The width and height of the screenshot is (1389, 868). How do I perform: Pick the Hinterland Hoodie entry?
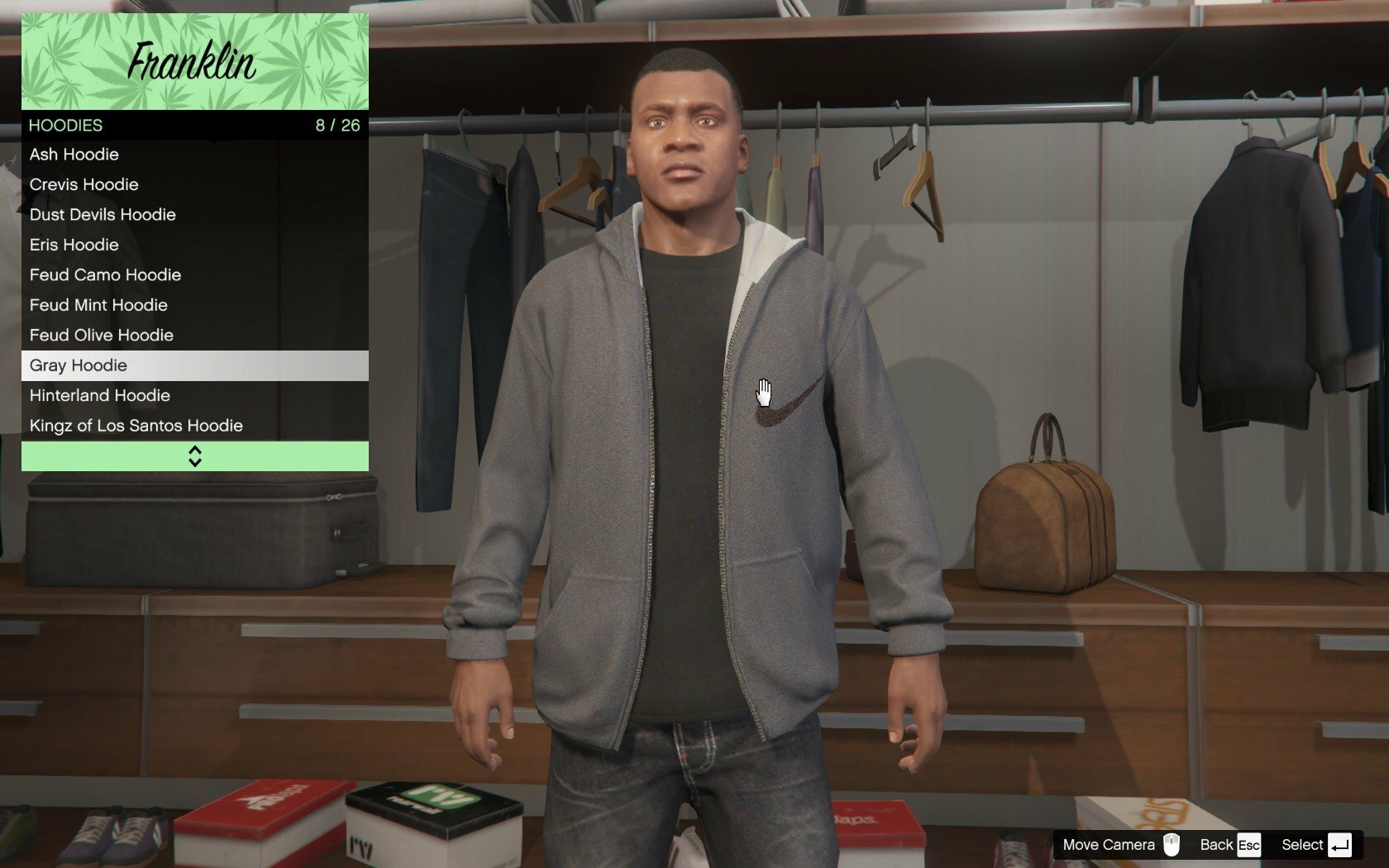click(194, 396)
